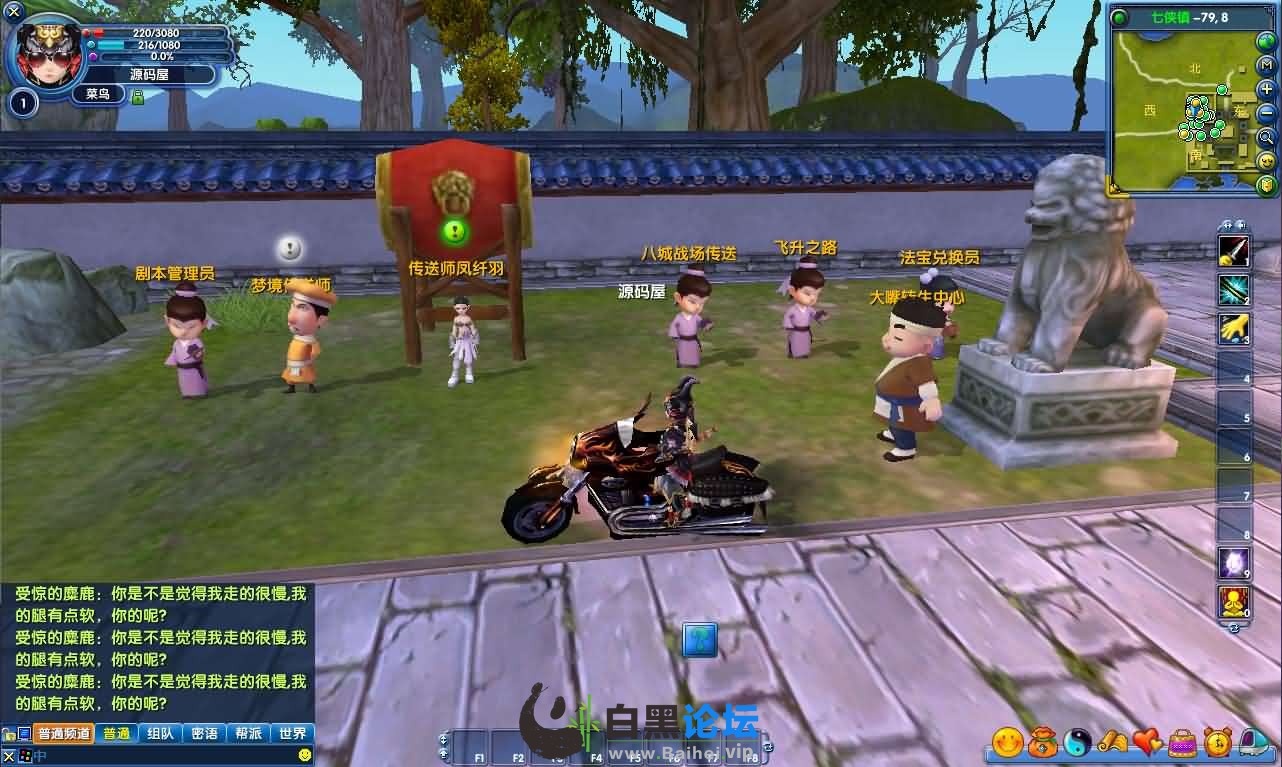Open the orange money pouch menu icon
This screenshot has height=767, width=1282.
[1043, 742]
